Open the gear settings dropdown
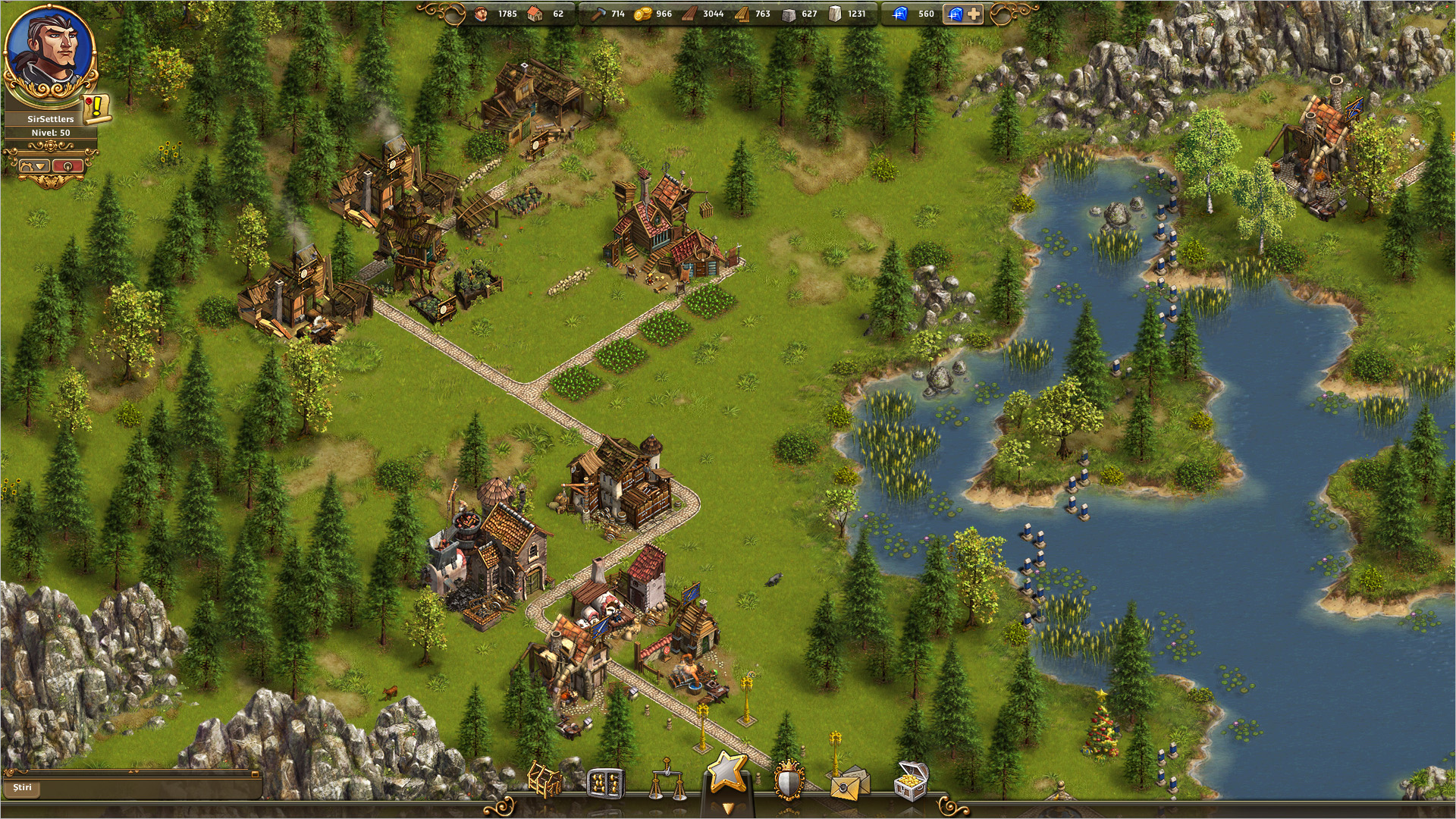 coord(34,165)
